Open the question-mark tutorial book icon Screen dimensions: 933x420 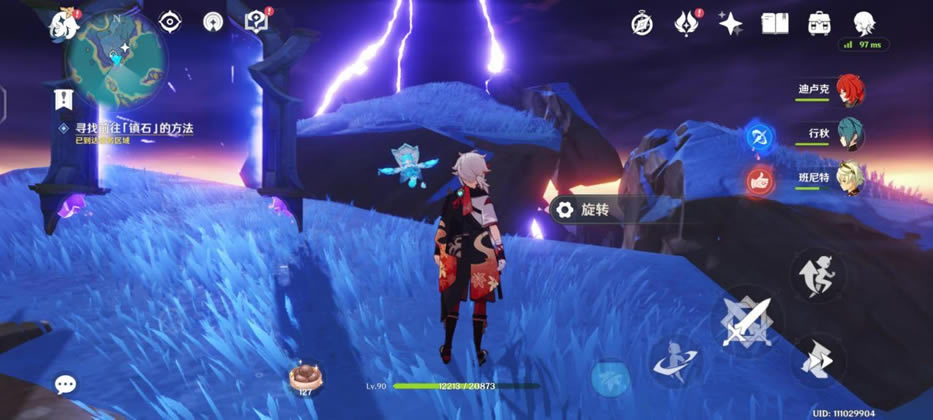255,22
